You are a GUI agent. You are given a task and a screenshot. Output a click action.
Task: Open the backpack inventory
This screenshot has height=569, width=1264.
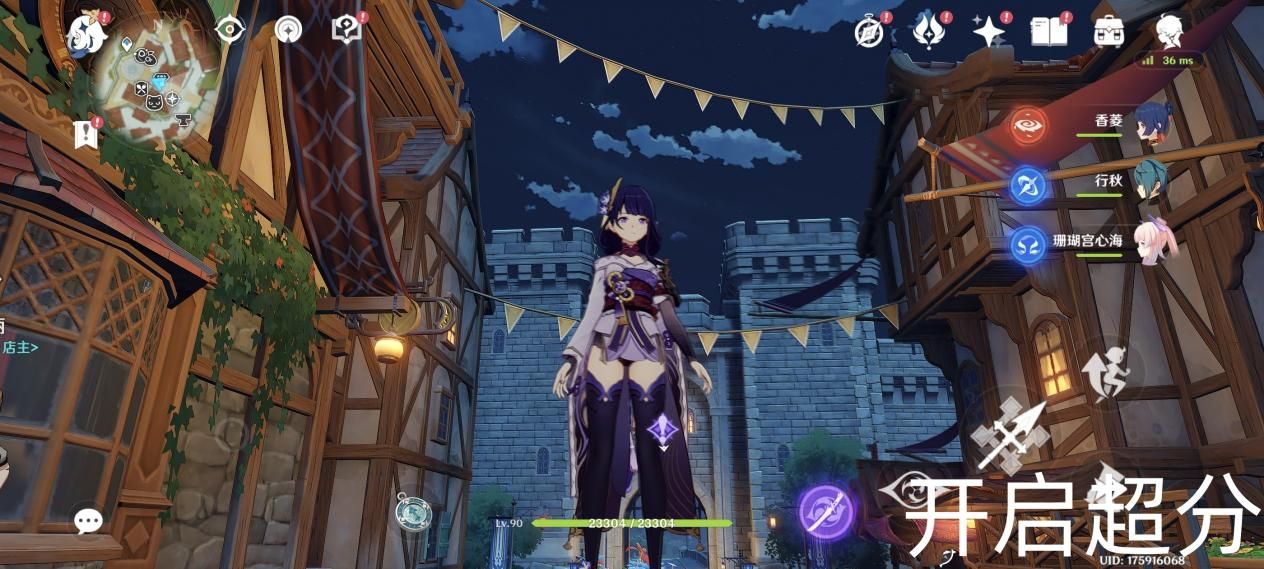pos(1107,31)
